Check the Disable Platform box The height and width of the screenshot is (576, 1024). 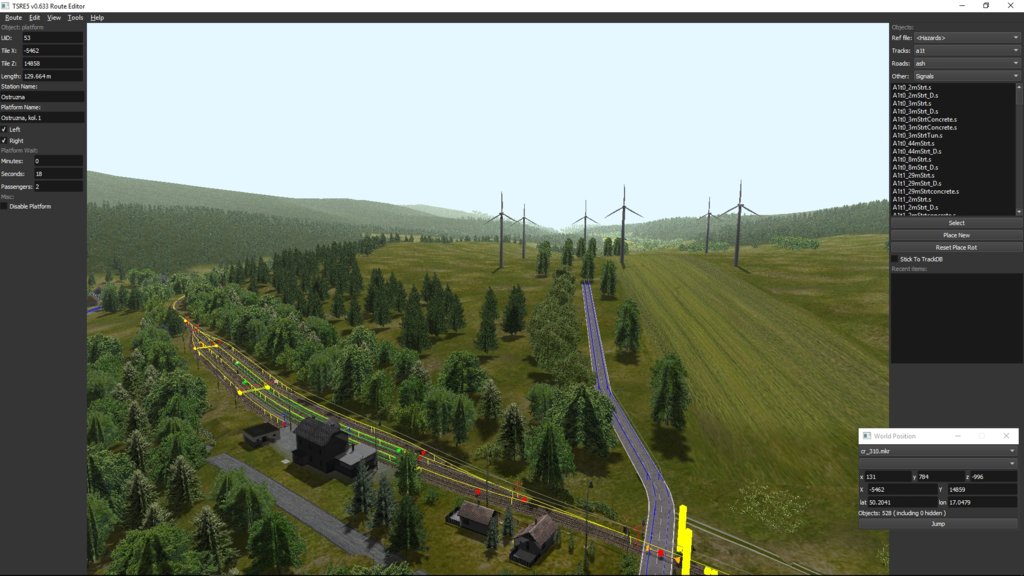4,206
